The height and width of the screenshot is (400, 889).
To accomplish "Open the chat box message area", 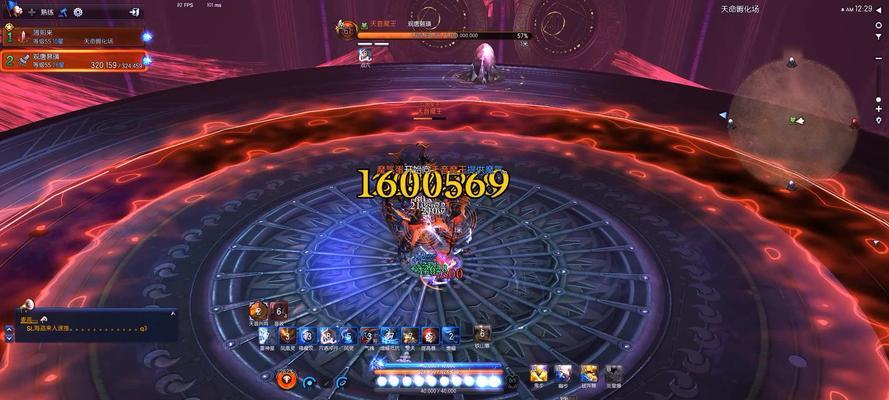I will tap(95, 326).
